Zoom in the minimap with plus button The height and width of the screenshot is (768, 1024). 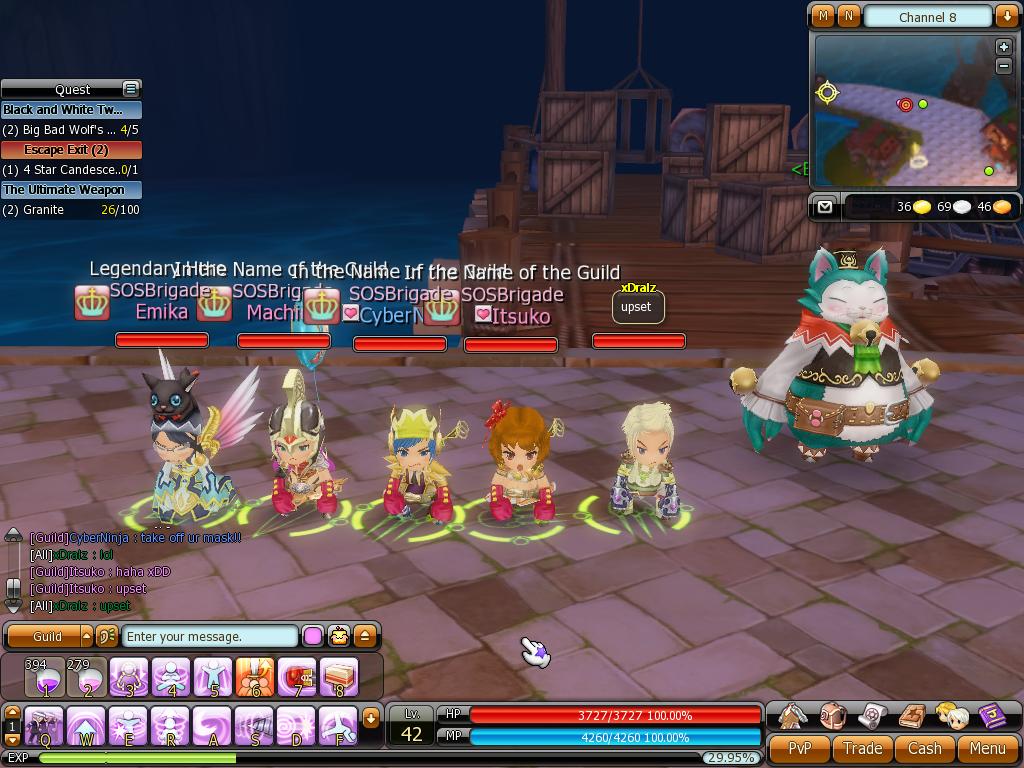coord(1004,47)
